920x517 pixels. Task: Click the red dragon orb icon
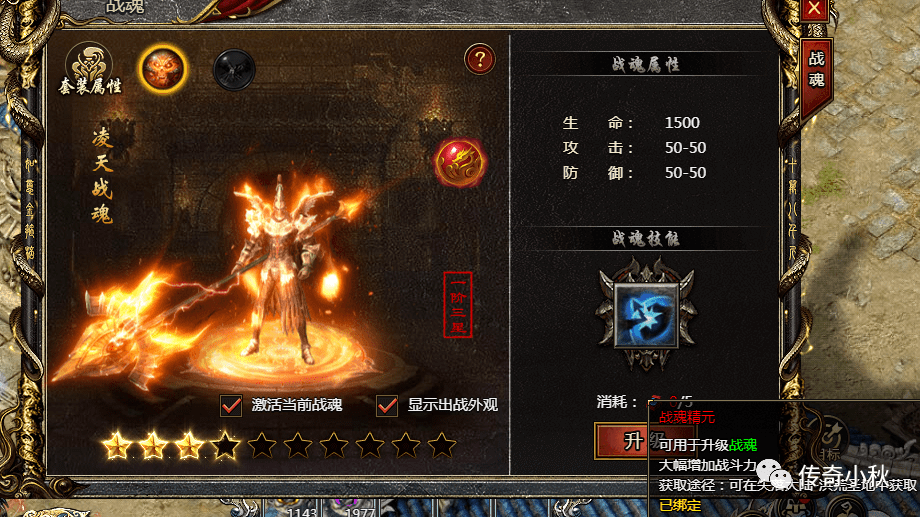tap(460, 162)
